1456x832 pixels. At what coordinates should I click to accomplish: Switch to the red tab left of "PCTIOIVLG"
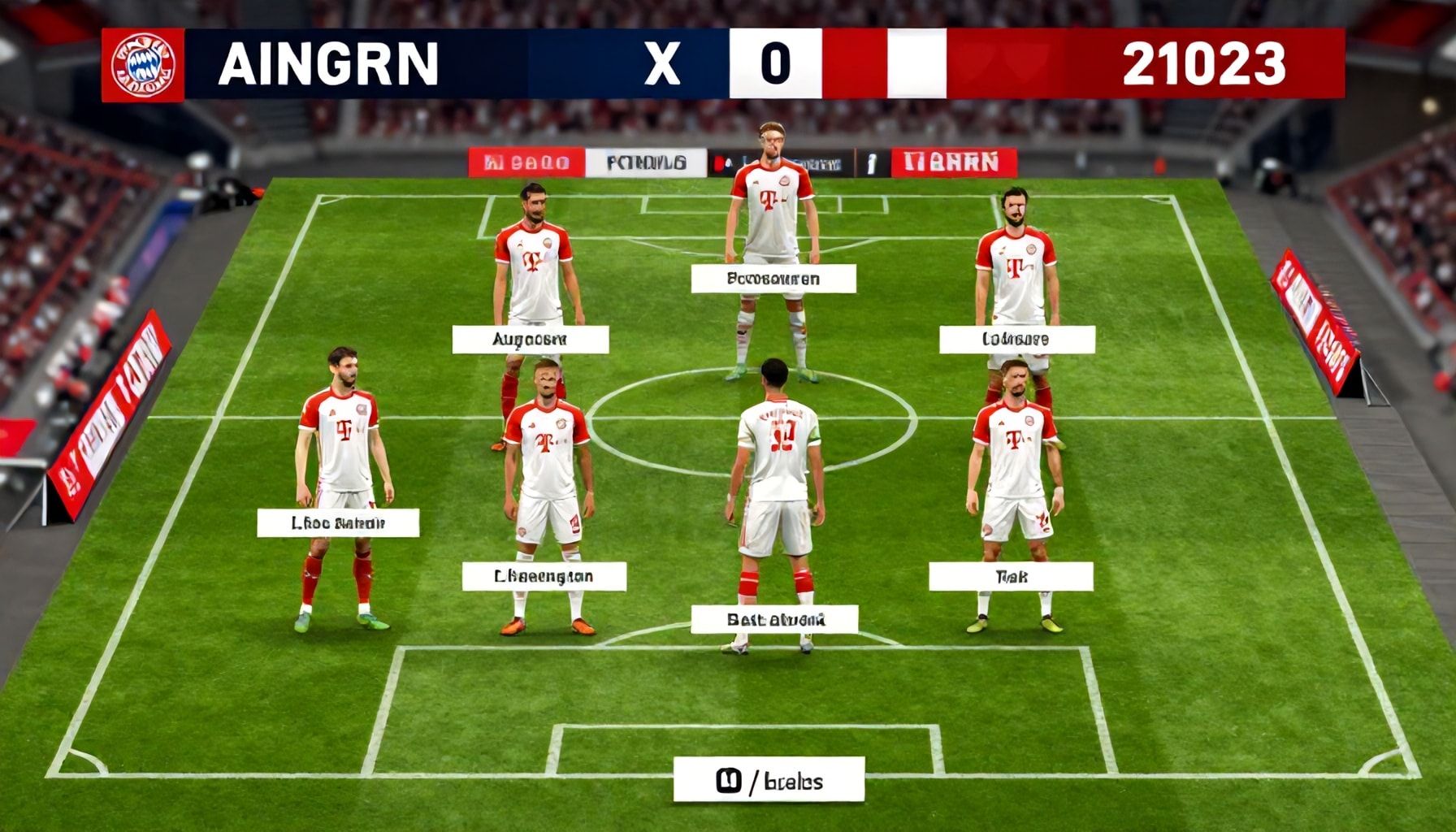pyautogui.click(x=526, y=163)
